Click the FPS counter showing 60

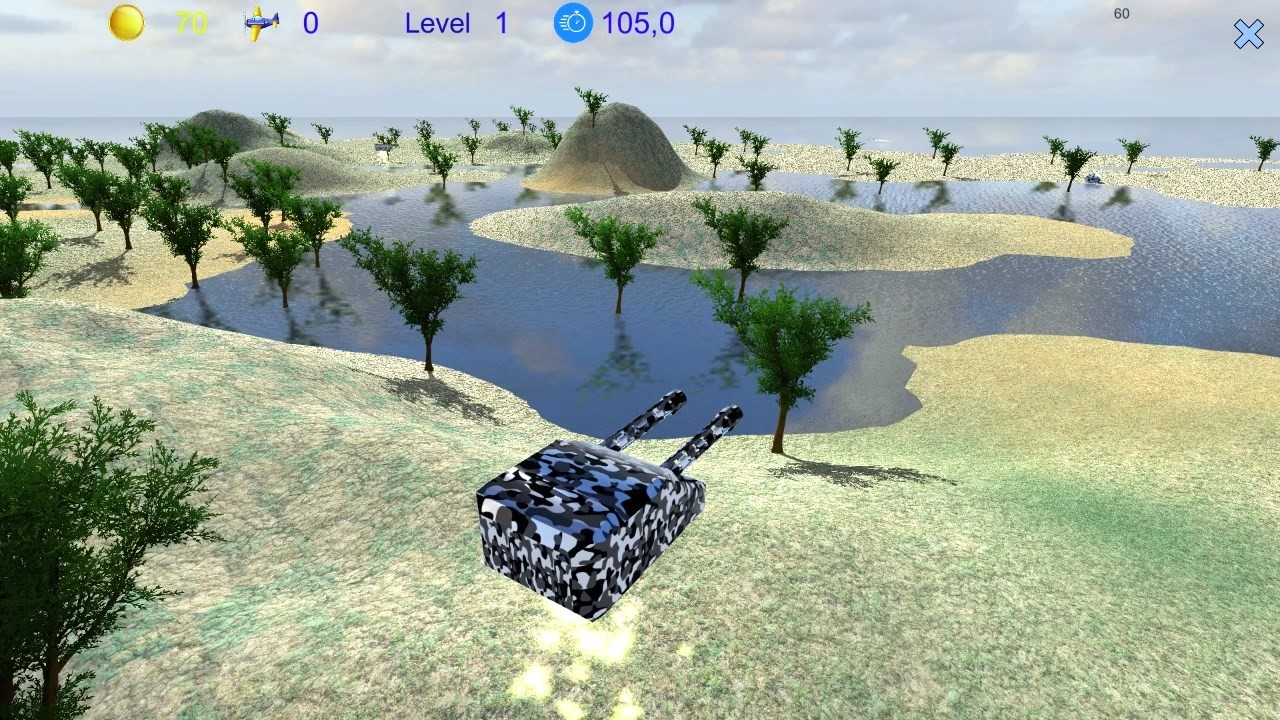1120,13
